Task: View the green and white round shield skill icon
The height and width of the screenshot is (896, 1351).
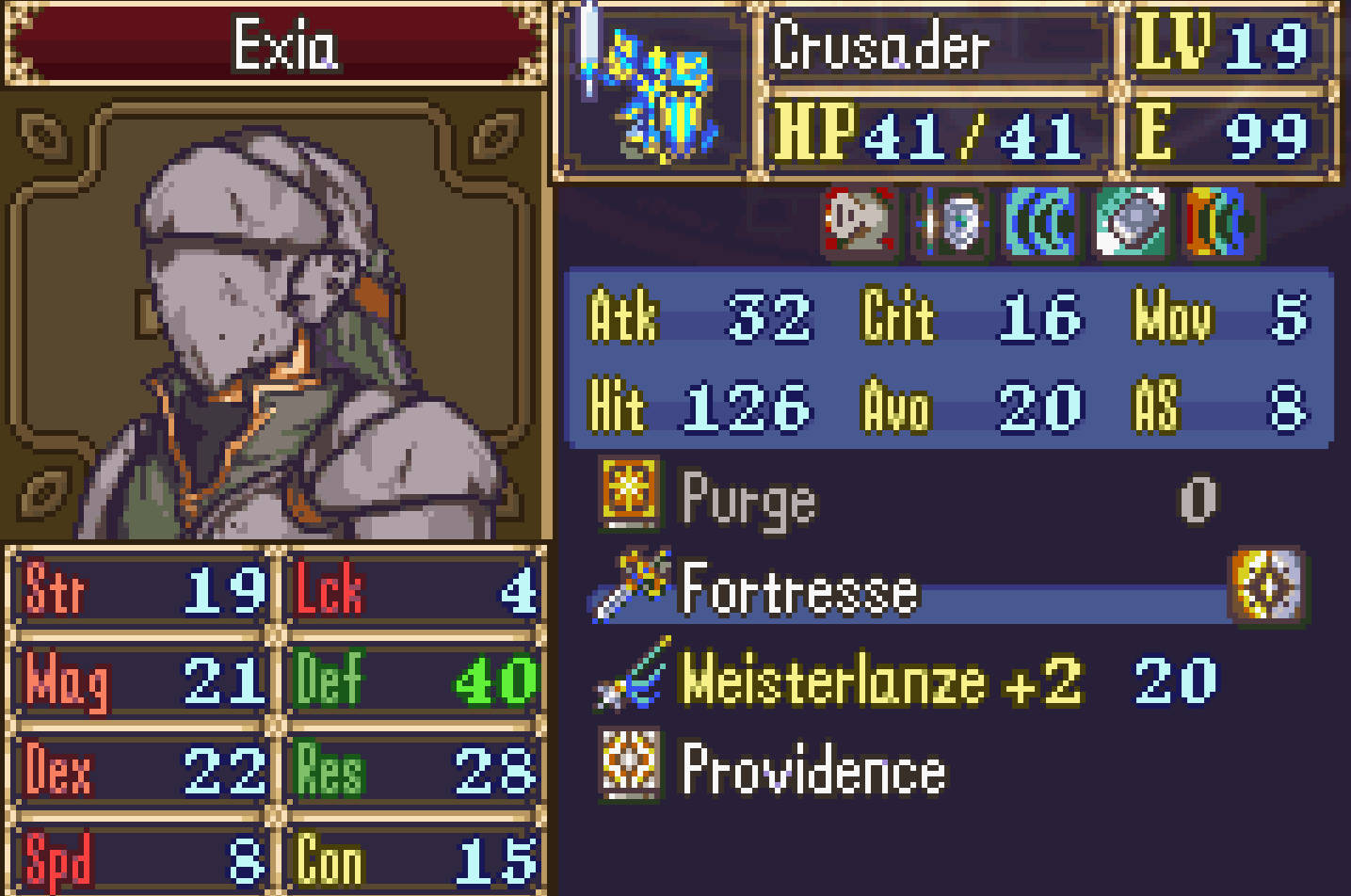Action: click(1130, 223)
